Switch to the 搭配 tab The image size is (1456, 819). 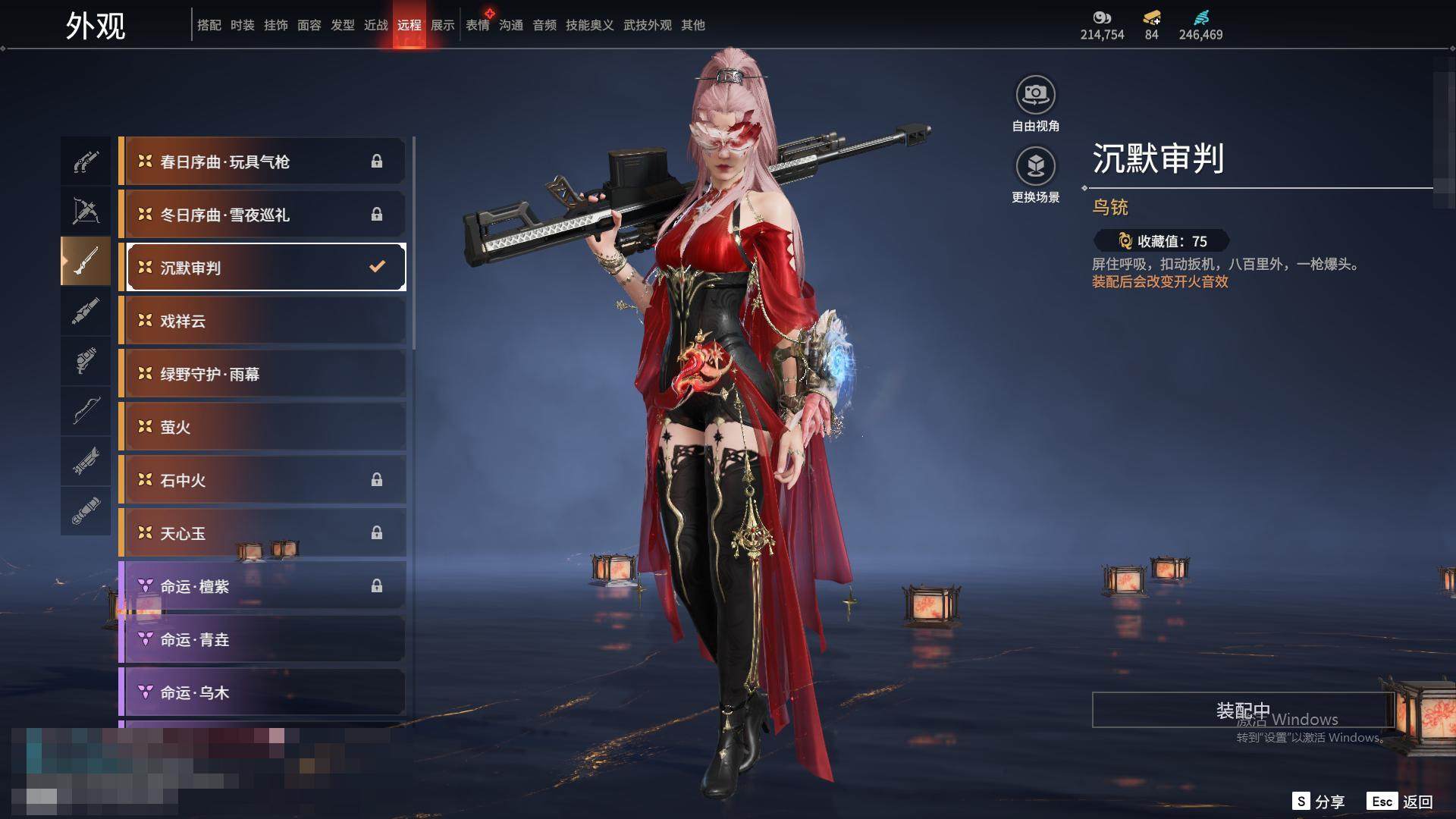(x=209, y=25)
